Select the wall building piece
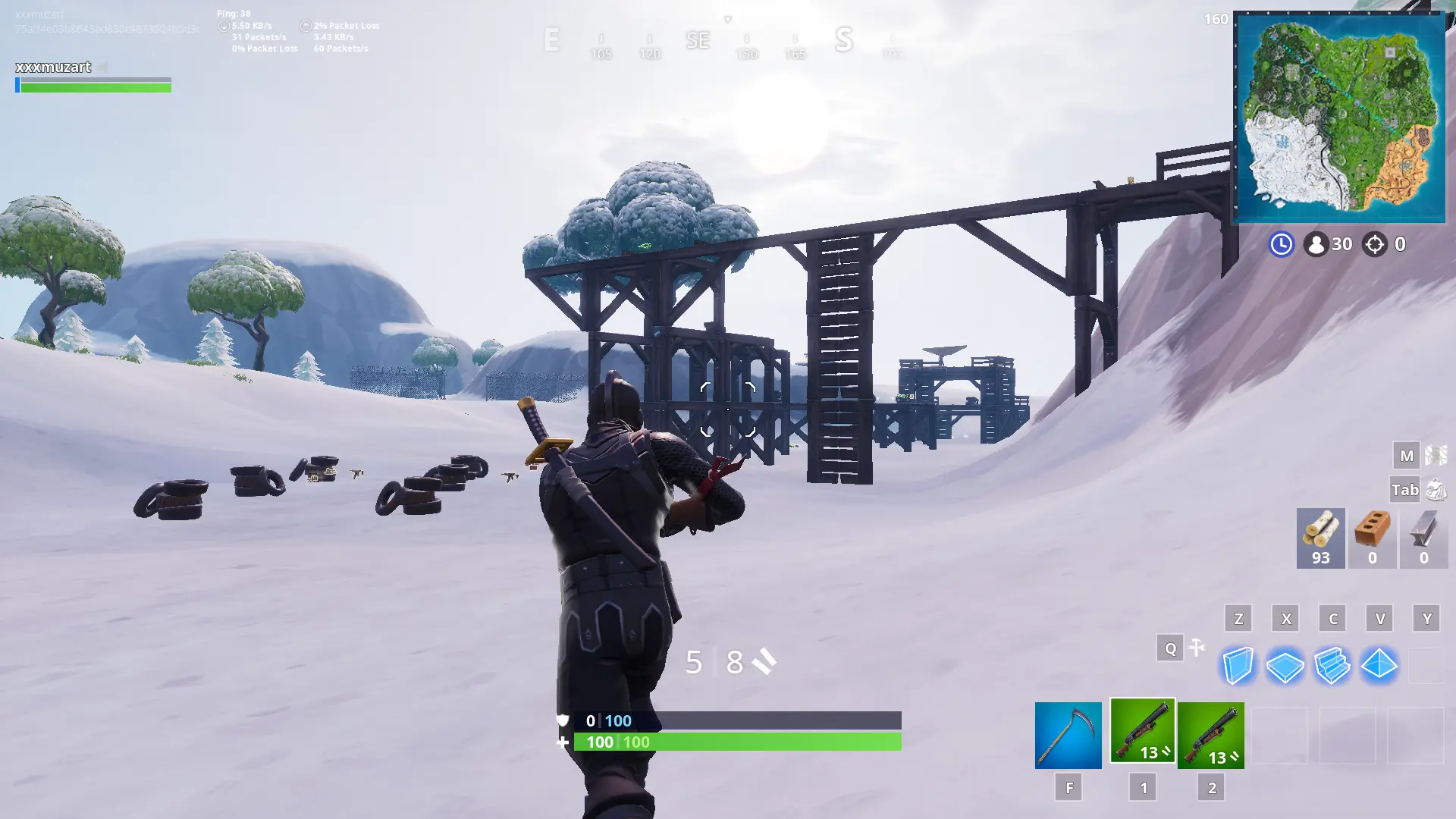1456x819 pixels. click(x=1238, y=666)
